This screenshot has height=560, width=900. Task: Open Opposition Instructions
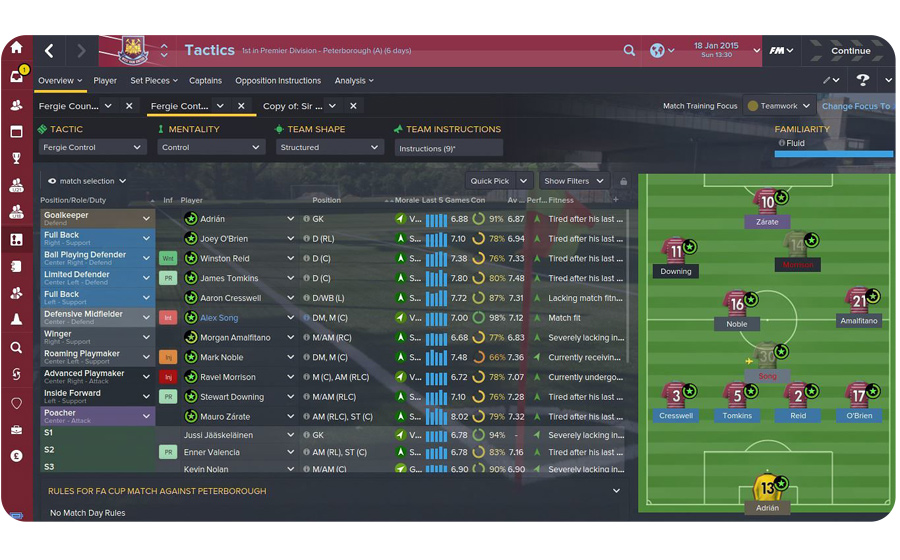pyautogui.click(x=278, y=81)
